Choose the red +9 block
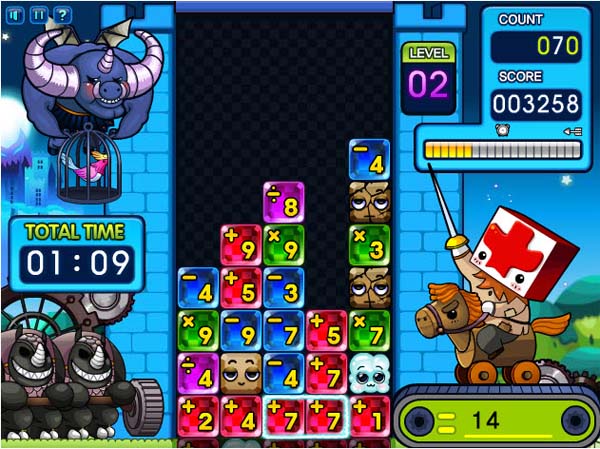This screenshot has height=449, width=600. 241,245
